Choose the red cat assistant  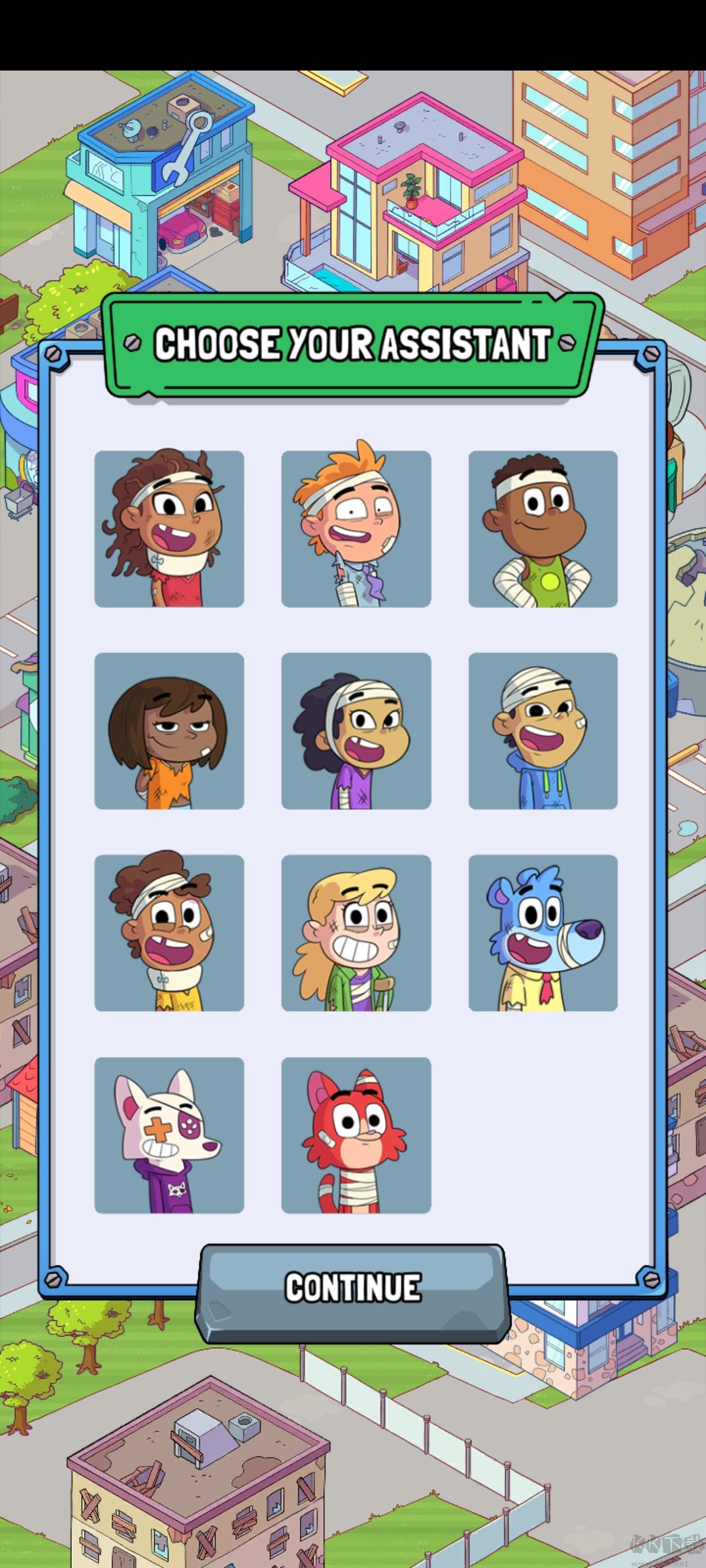click(356, 1135)
